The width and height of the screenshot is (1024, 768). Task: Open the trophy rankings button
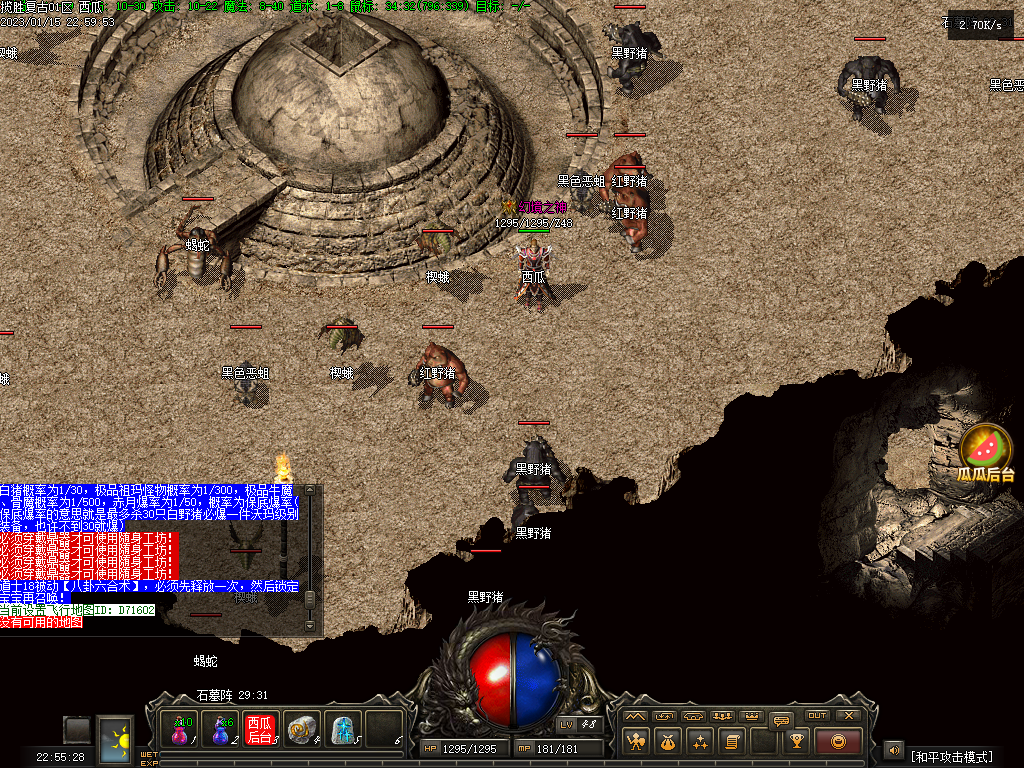[797, 741]
